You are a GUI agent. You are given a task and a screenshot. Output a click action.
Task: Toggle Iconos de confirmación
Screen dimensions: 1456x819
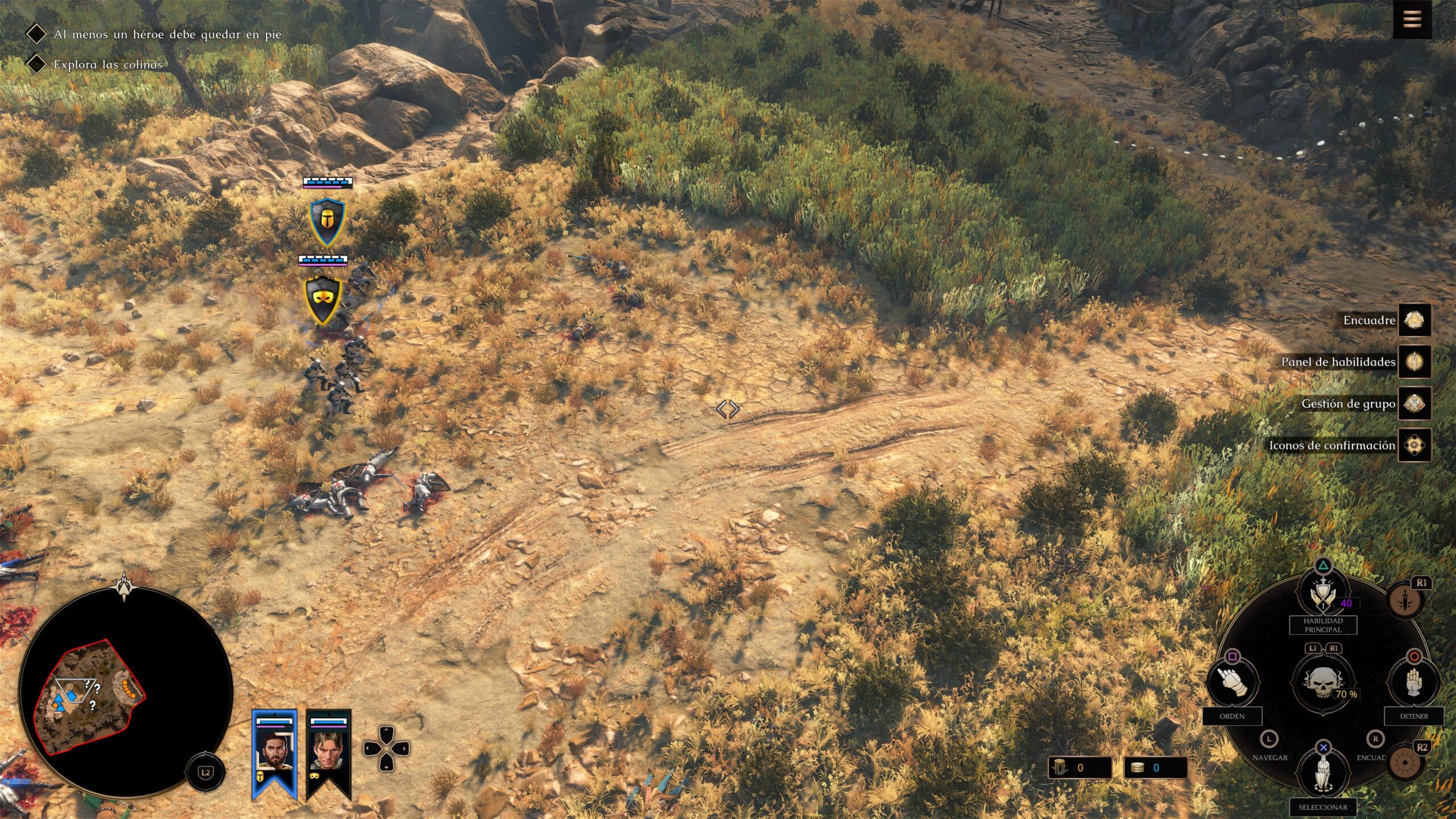pos(1414,445)
